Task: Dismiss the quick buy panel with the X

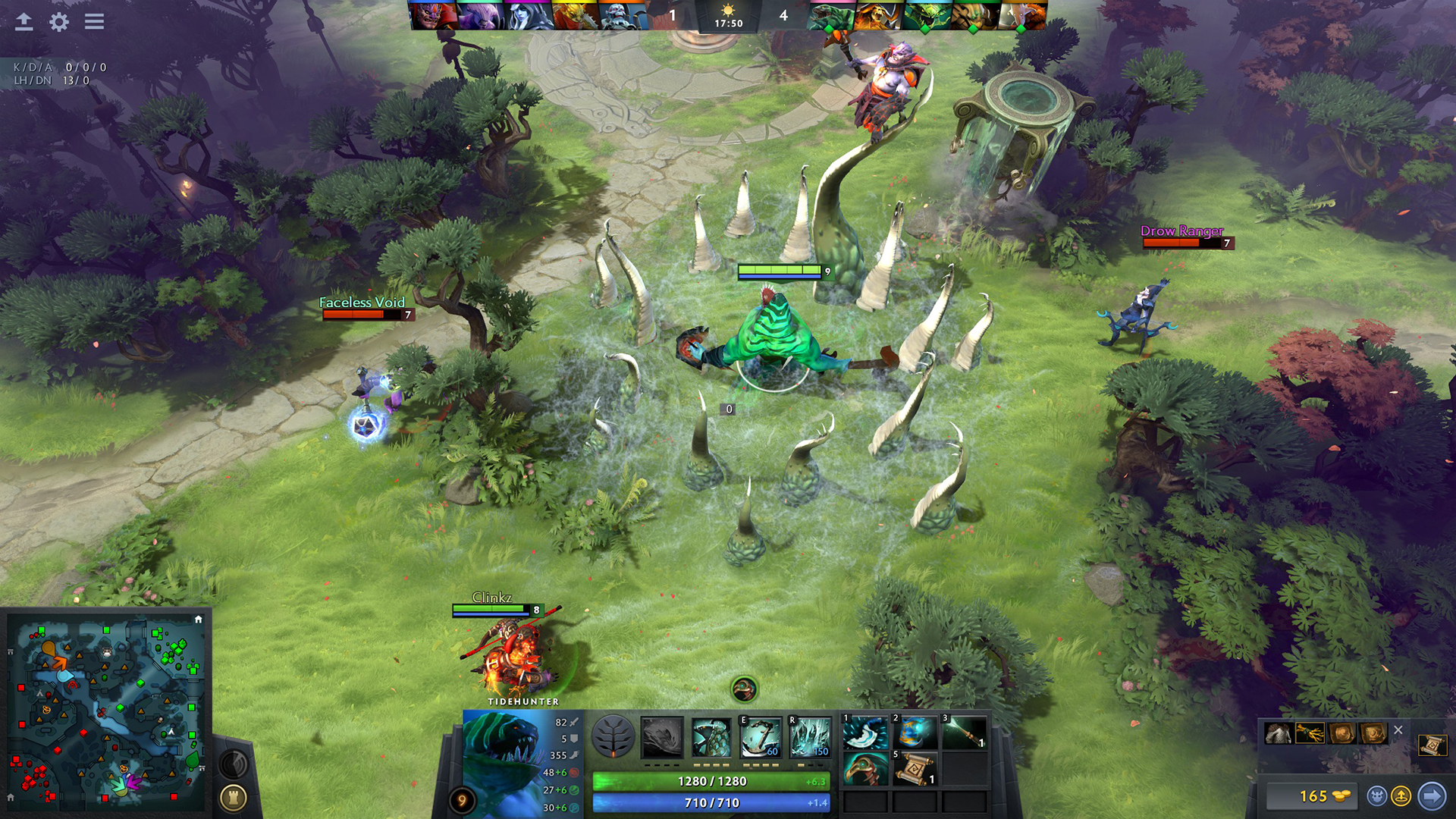Action: [x=1399, y=730]
